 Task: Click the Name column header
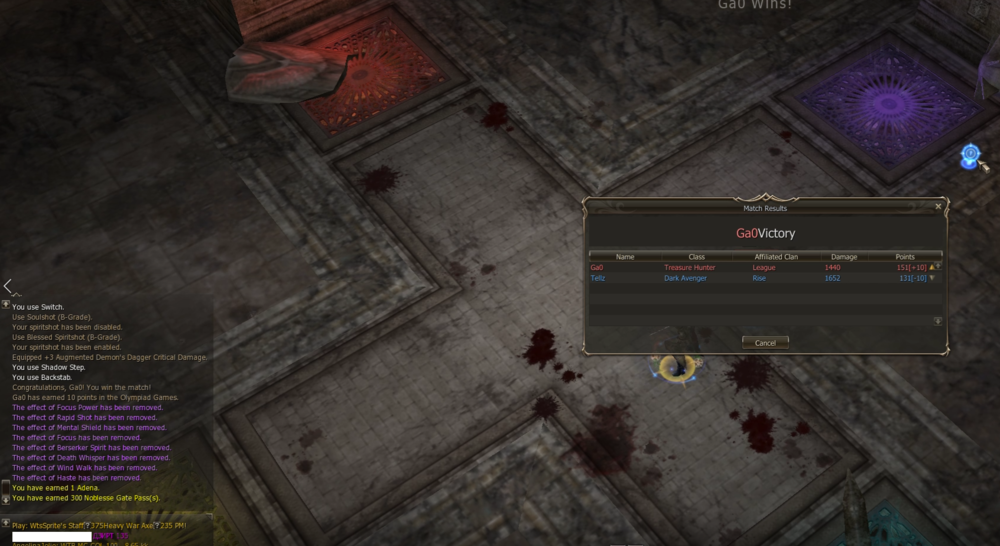coord(625,257)
